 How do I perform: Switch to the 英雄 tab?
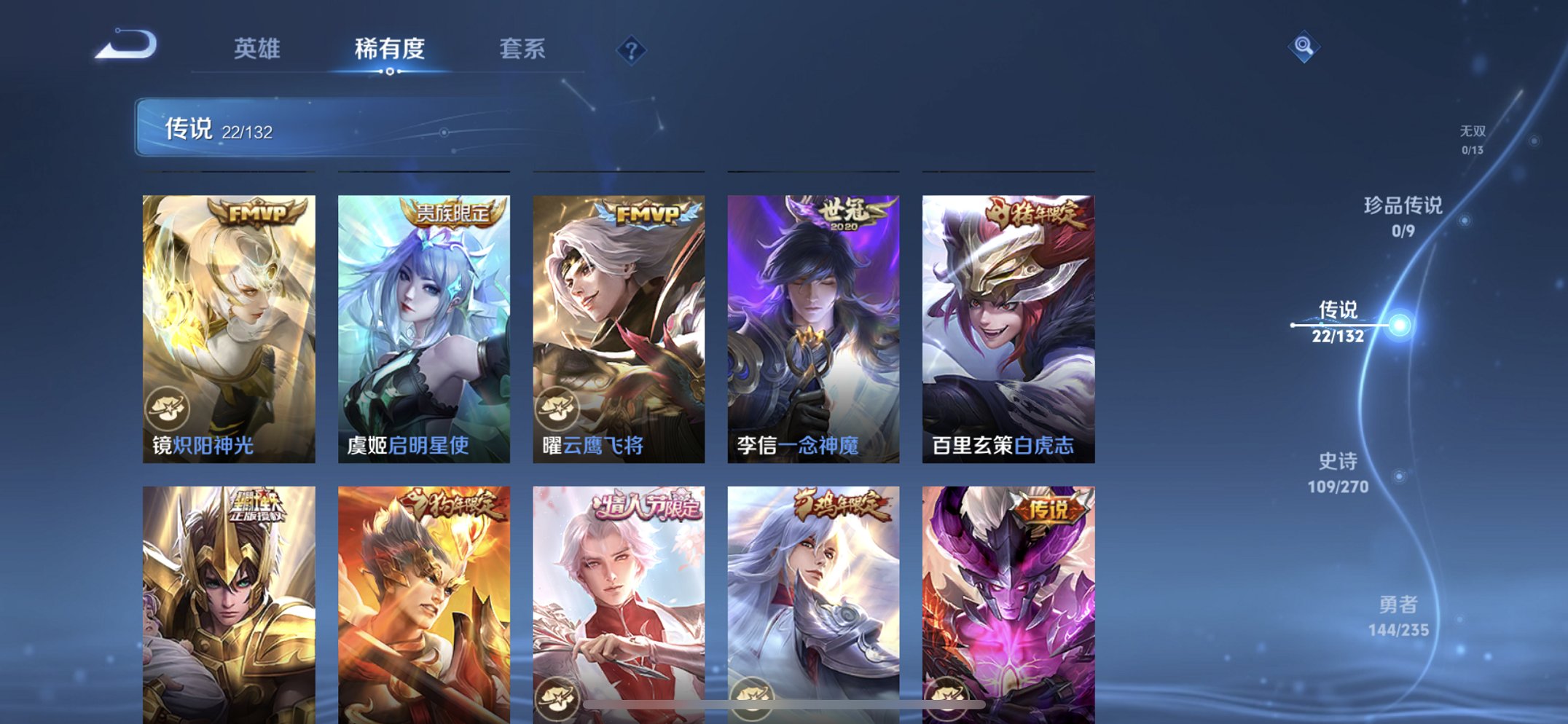tap(256, 49)
